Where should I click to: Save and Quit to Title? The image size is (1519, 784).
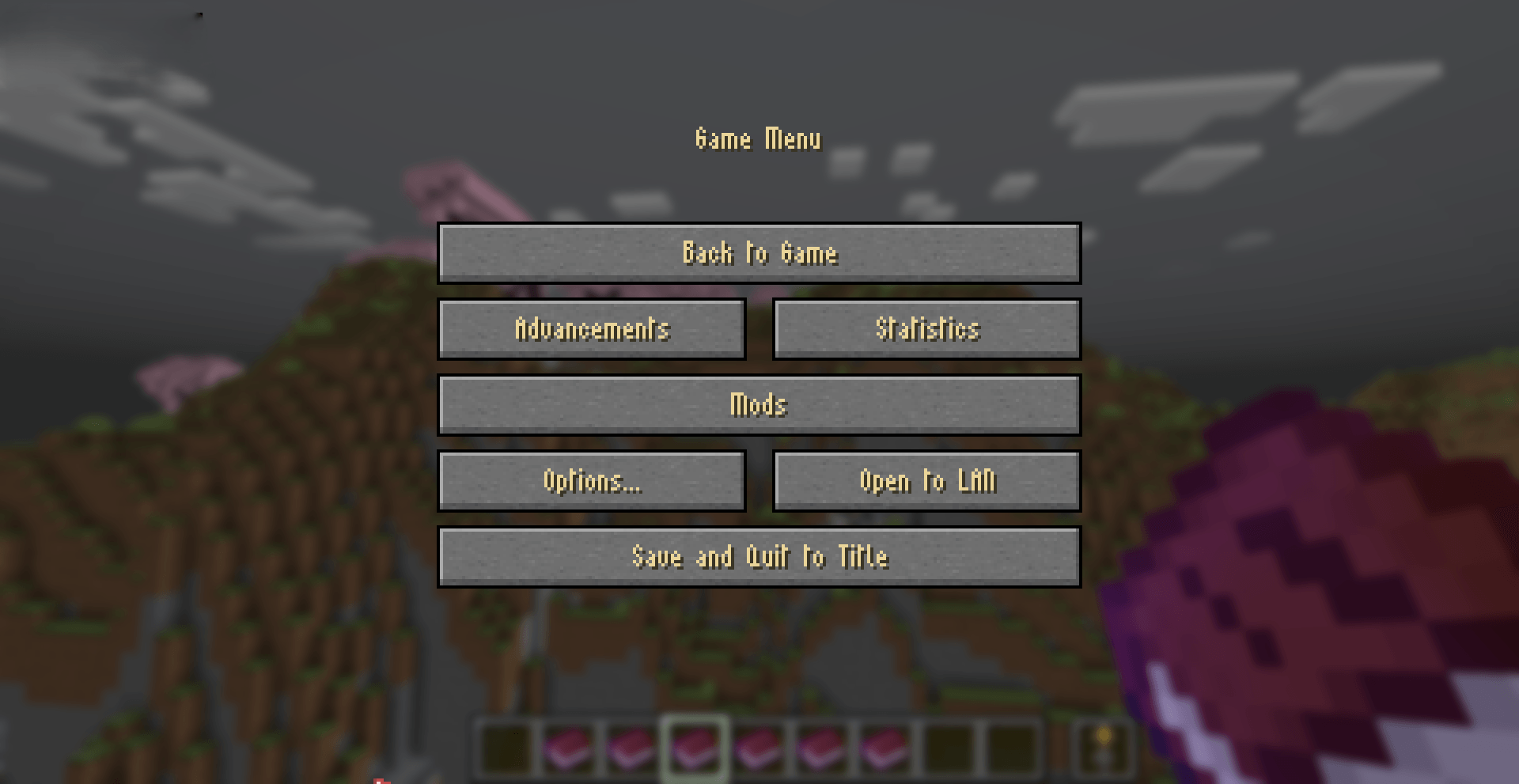click(759, 556)
